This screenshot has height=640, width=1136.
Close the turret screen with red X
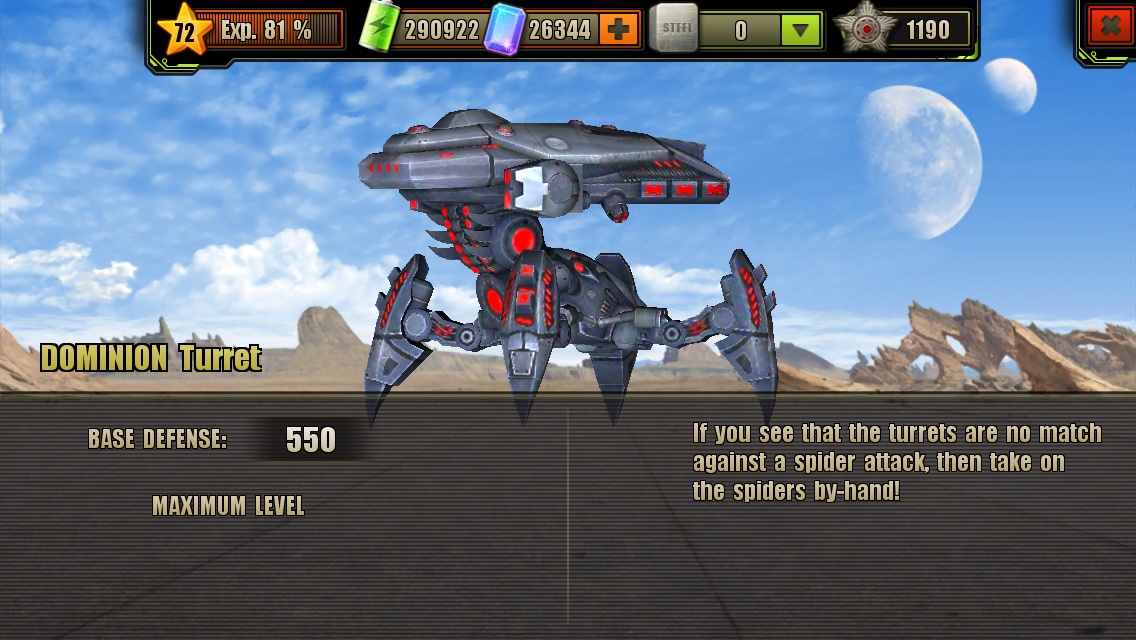click(x=1110, y=28)
